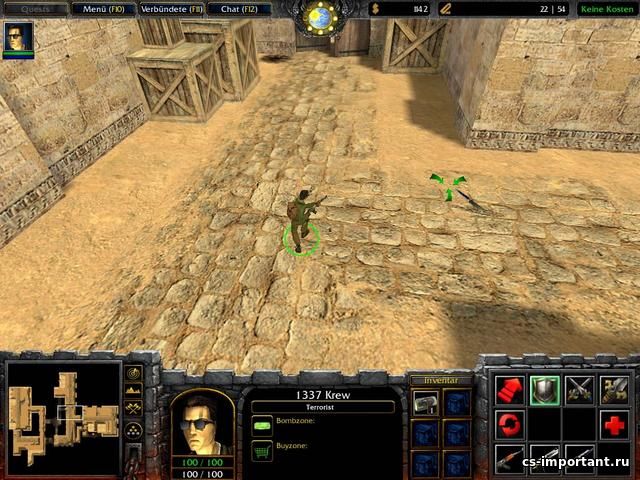Choose the shield hold position command

coord(544,390)
